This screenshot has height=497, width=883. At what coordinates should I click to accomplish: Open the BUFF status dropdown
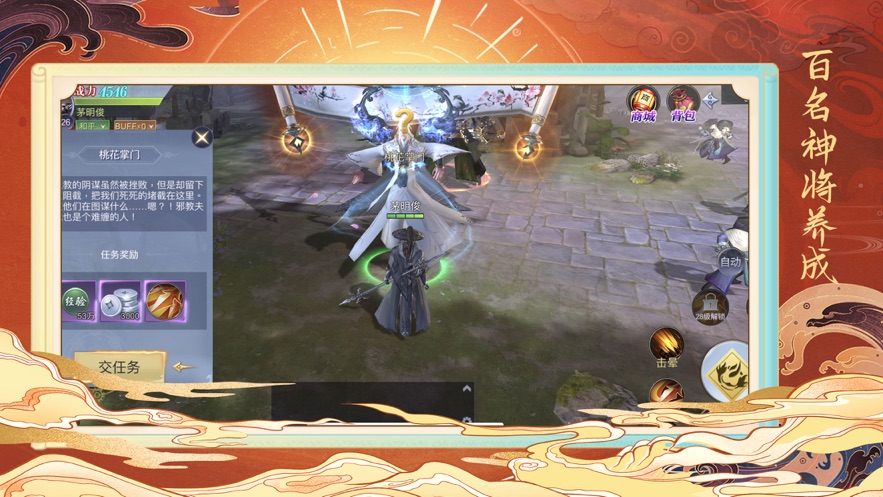(x=133, y=126)
